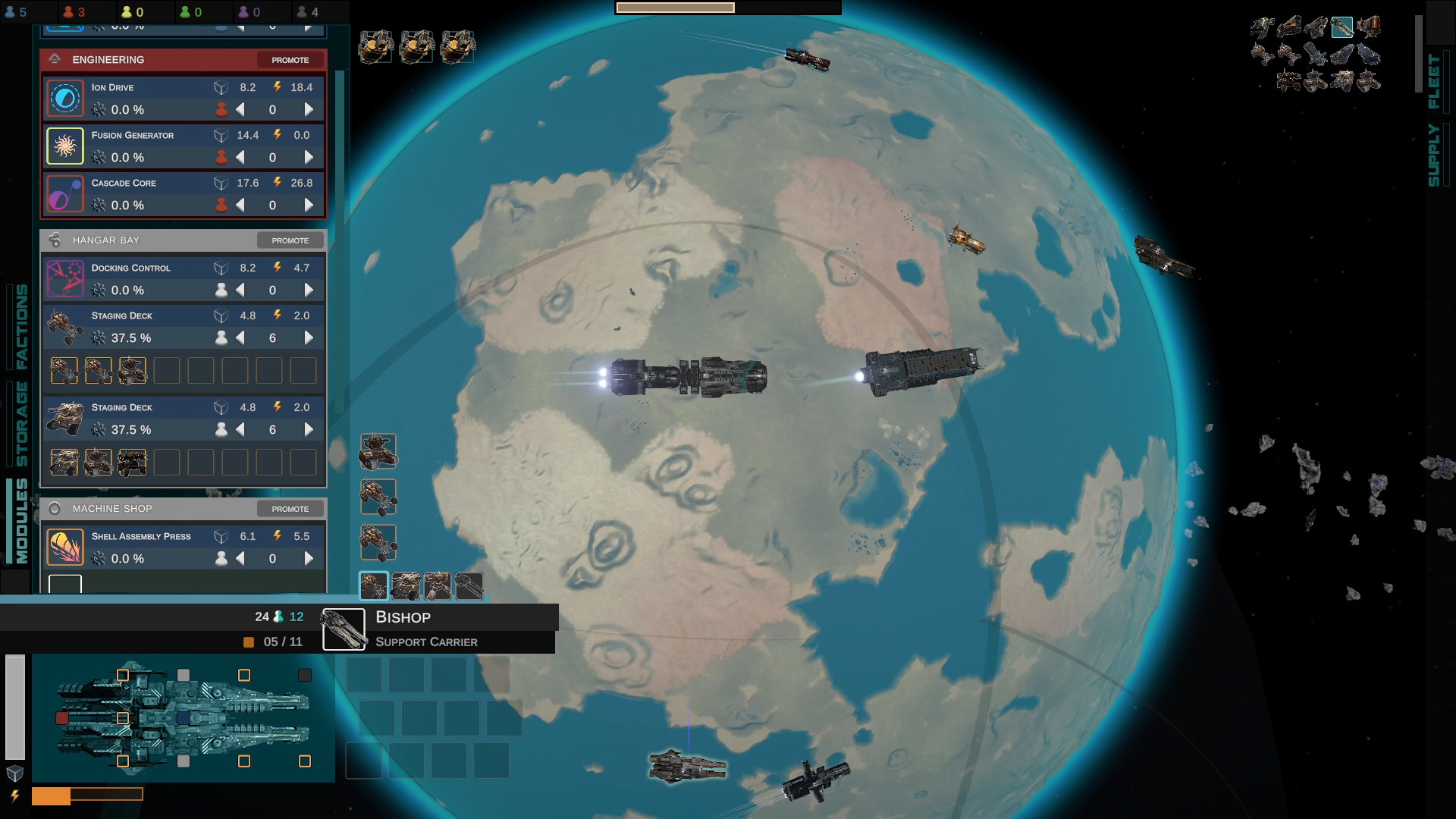The image size is (1456, 819).
Task: Click Promote in the Hangar Bay section
Action: pos(290,240)
